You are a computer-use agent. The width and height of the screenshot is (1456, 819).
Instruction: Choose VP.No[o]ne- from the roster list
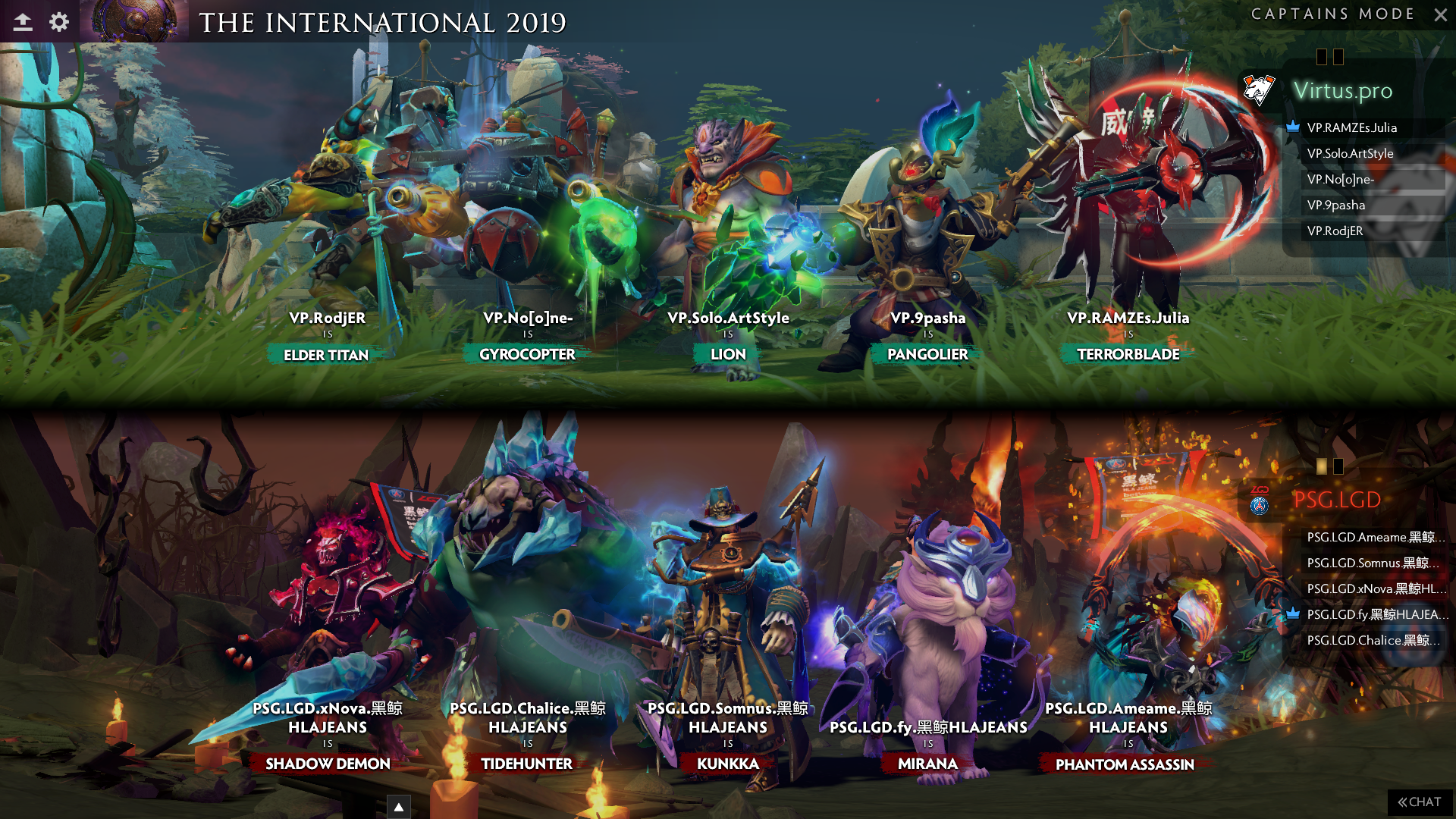click(1340, 179)
